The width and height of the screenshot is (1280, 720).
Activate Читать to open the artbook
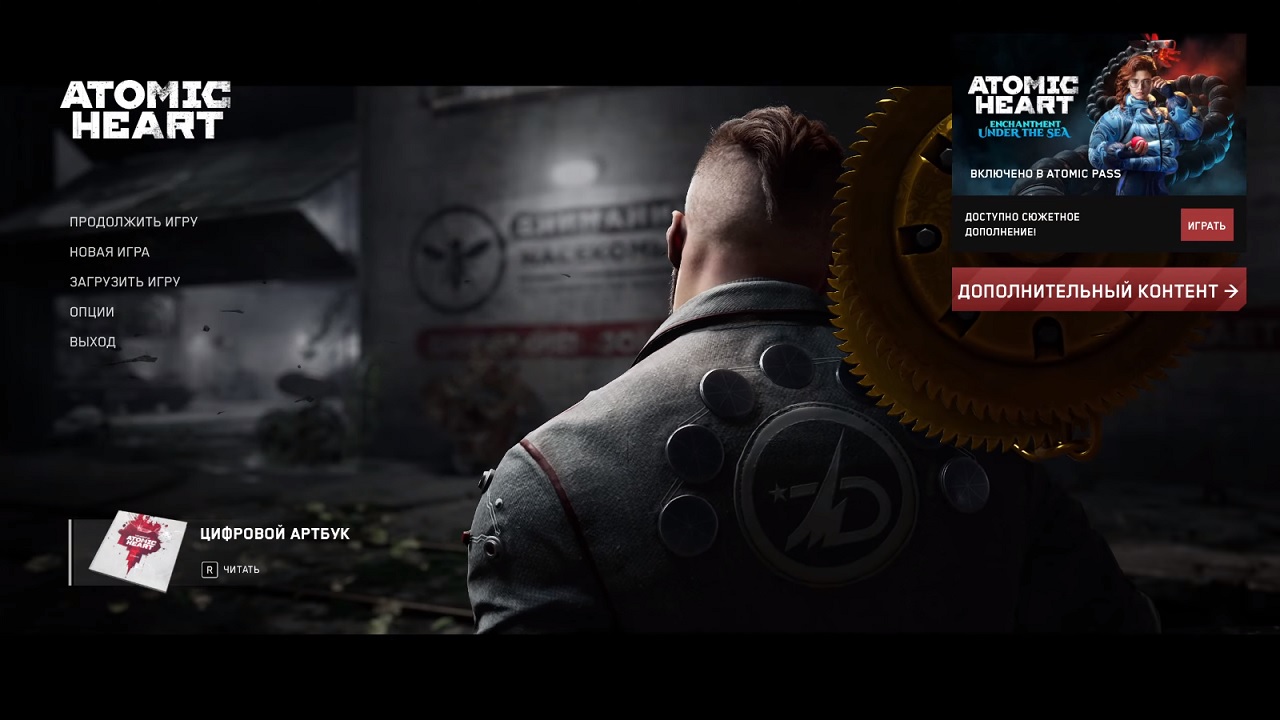point(242,569)
